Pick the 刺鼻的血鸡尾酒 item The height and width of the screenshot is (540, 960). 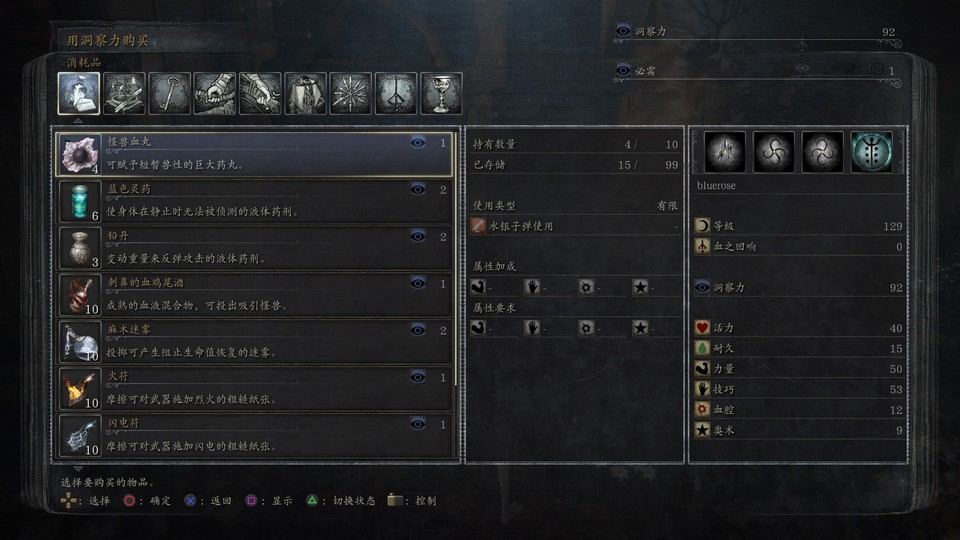coord(255,295)
